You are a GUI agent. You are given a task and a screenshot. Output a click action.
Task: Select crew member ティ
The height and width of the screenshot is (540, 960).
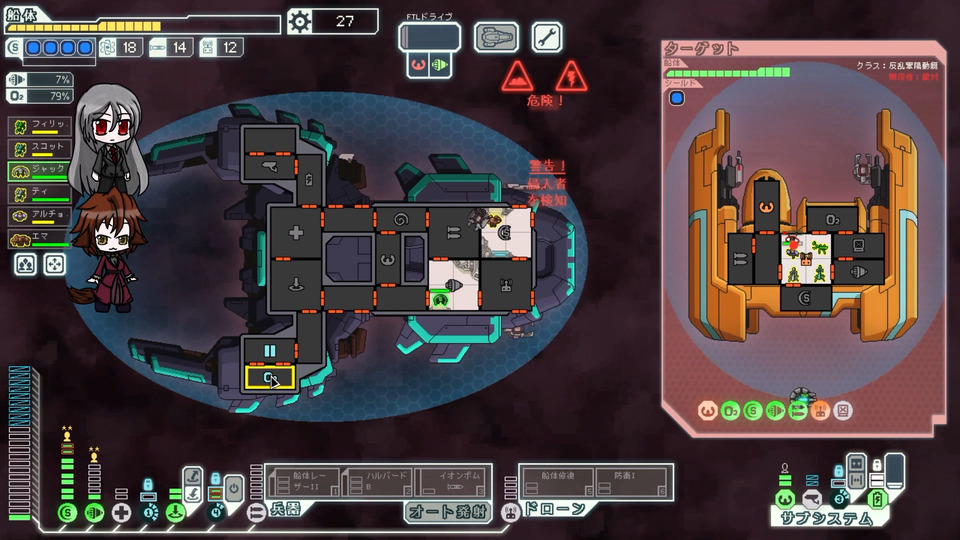tap(40, 194)
